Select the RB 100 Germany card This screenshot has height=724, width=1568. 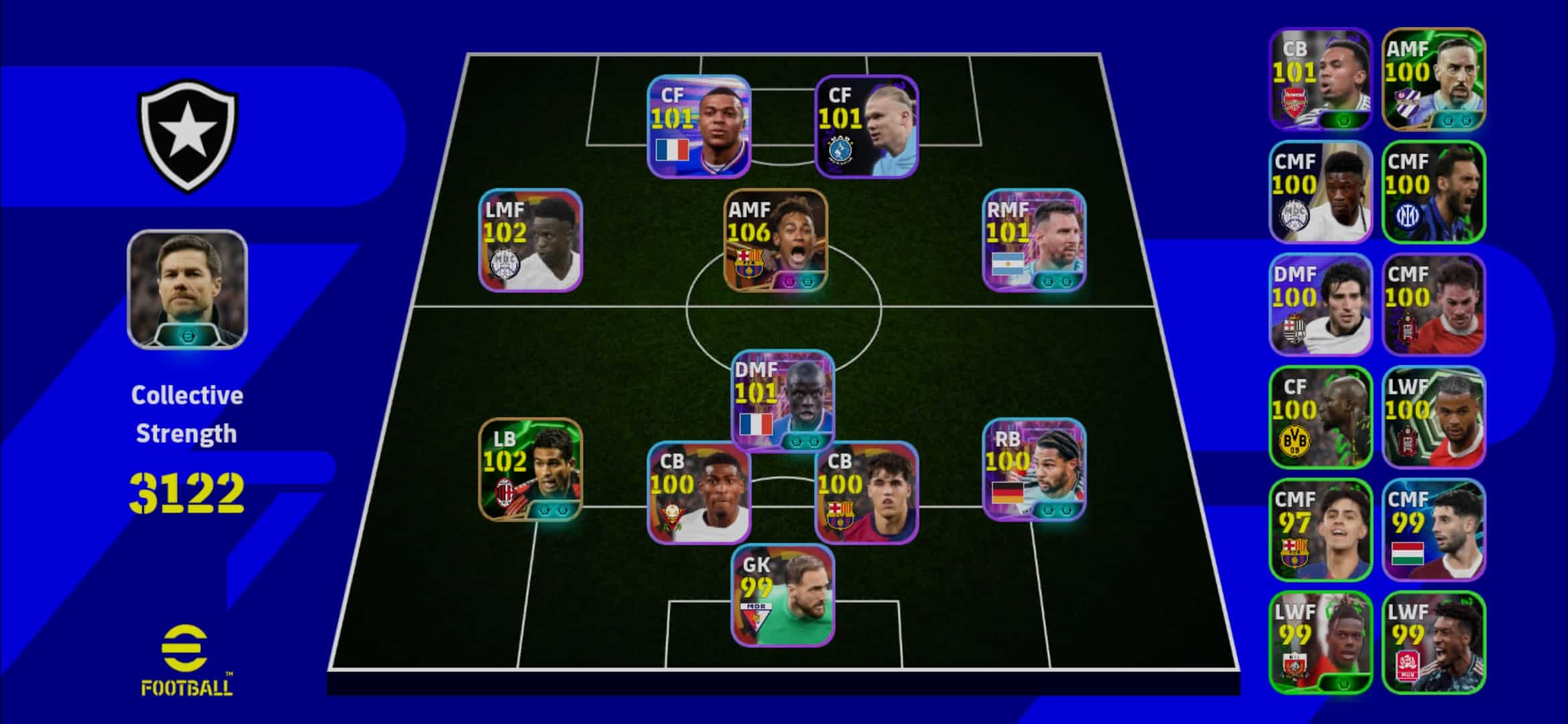(x=1034, y=469)
